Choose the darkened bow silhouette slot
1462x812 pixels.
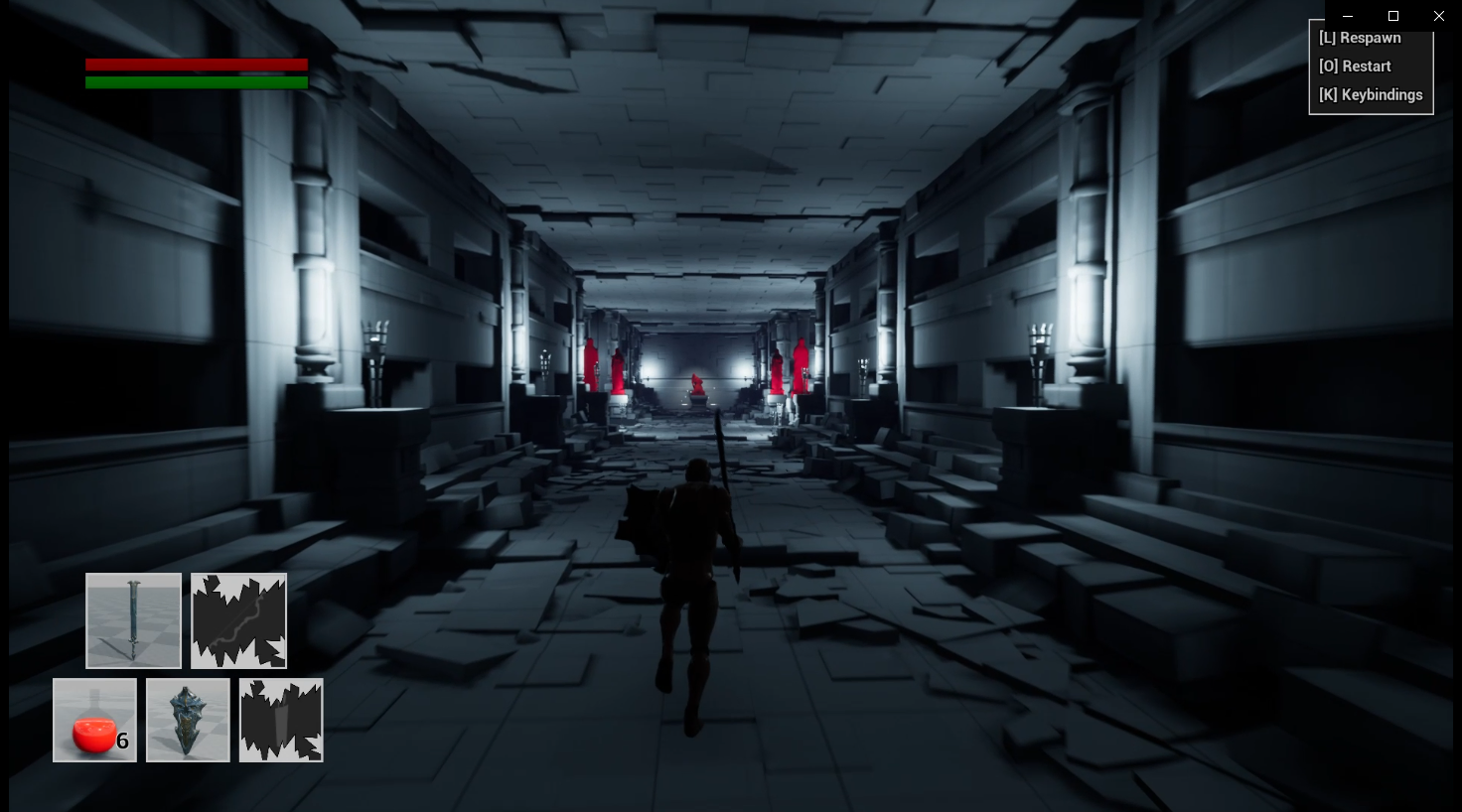click(238, 620)
